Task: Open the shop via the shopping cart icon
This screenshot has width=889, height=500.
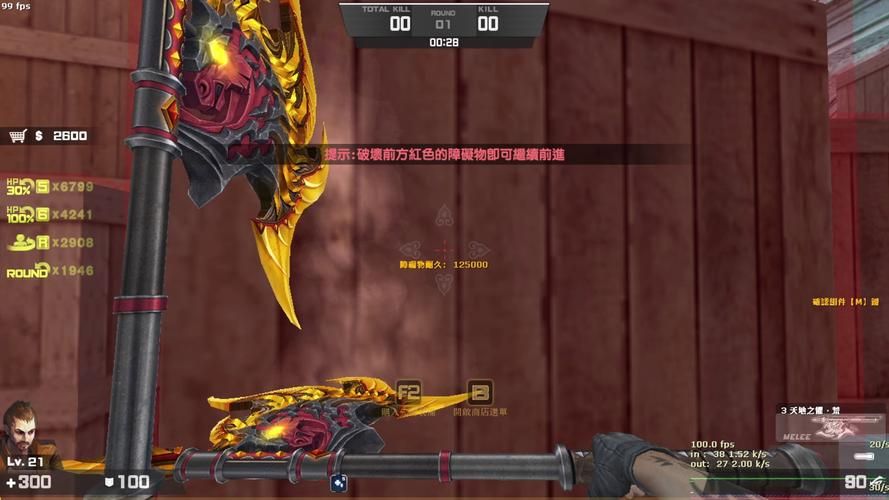Action: (x=17, y=136)
